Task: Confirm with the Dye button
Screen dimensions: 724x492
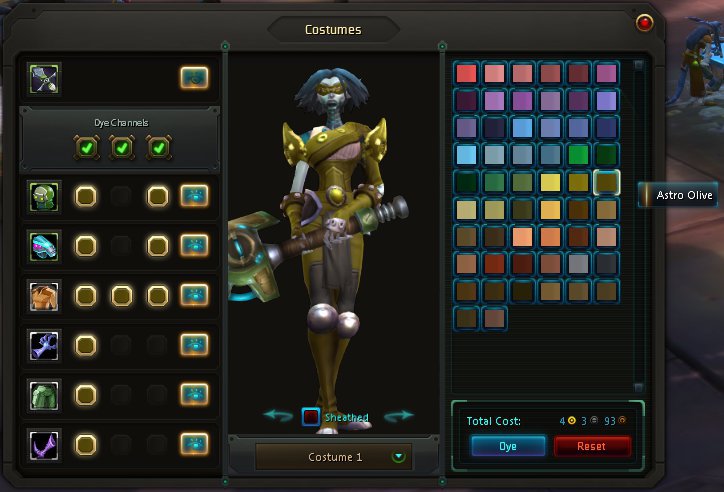Action: click(x=508, y=446)
